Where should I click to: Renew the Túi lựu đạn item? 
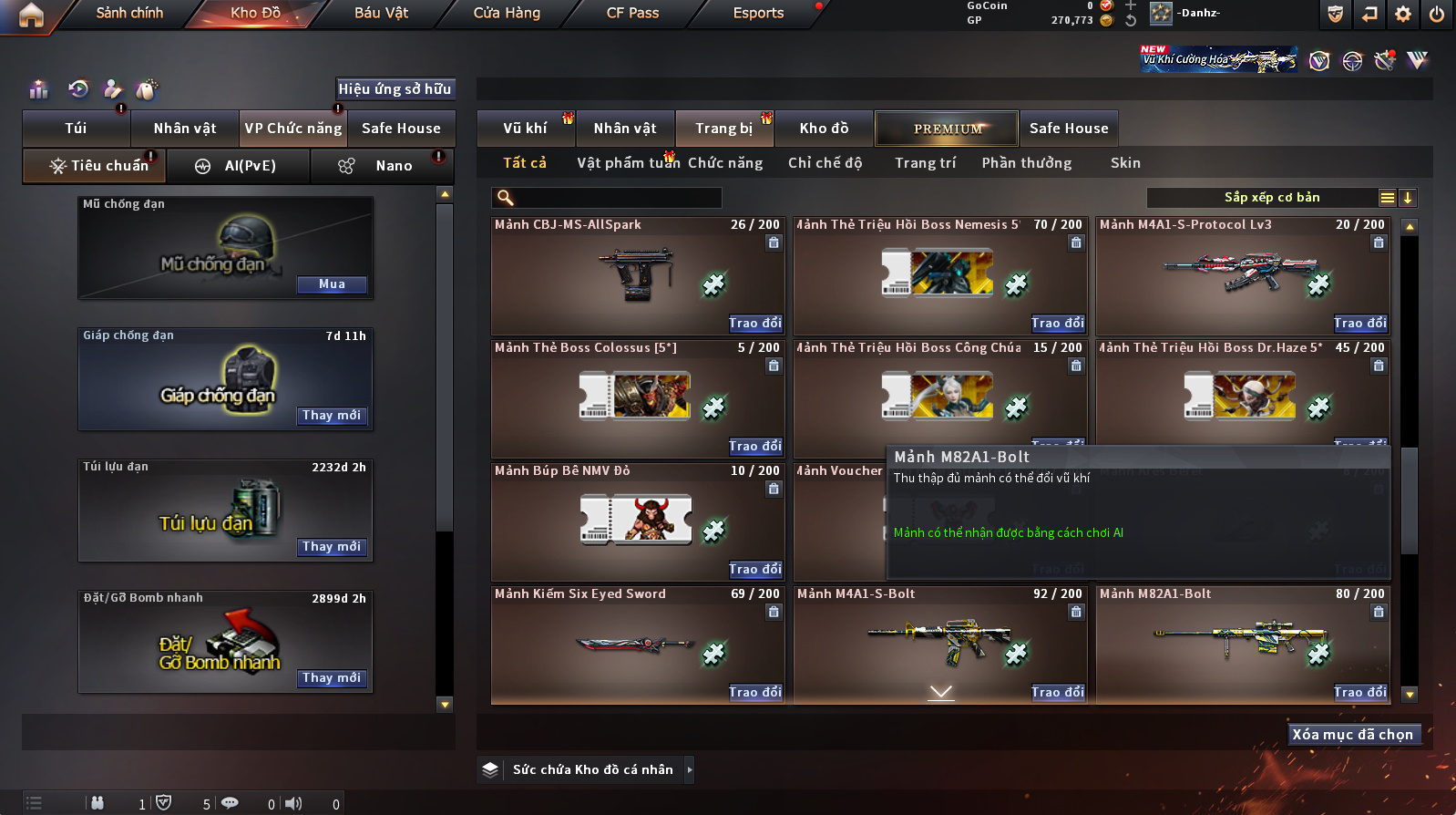pyautogui.click(x=332, y=547)
